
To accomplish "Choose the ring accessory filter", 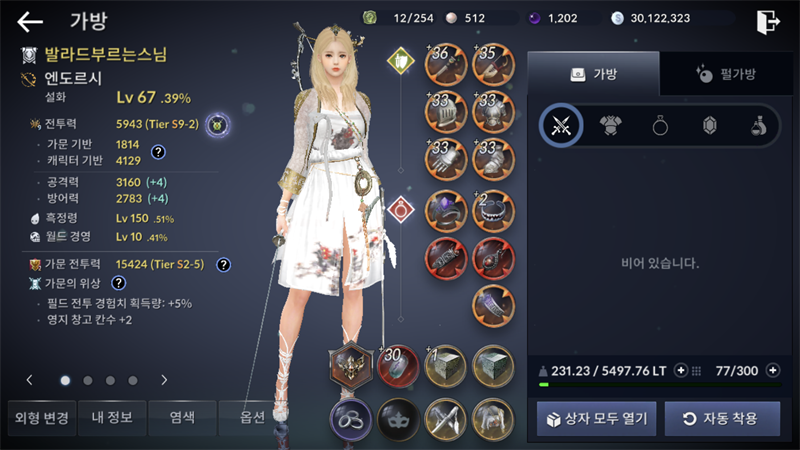I will click(660, 125).
